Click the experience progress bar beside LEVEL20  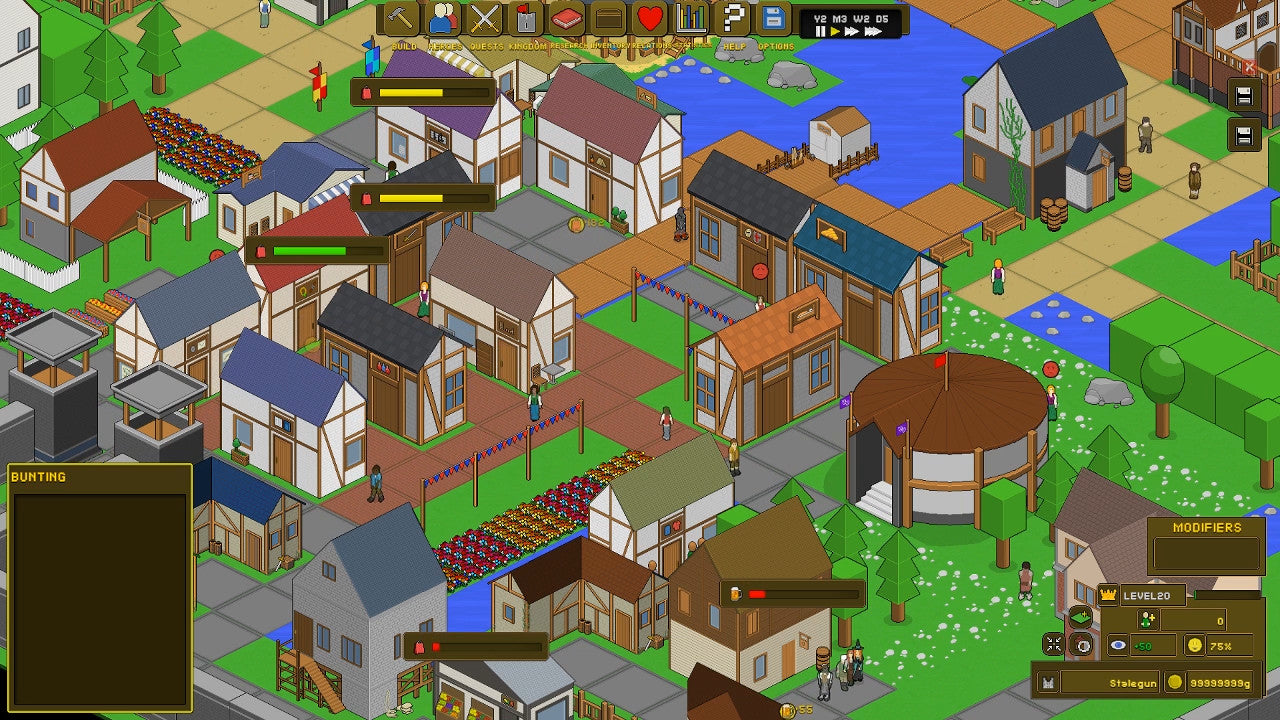pyautogui.click(x=1227, y=593)
